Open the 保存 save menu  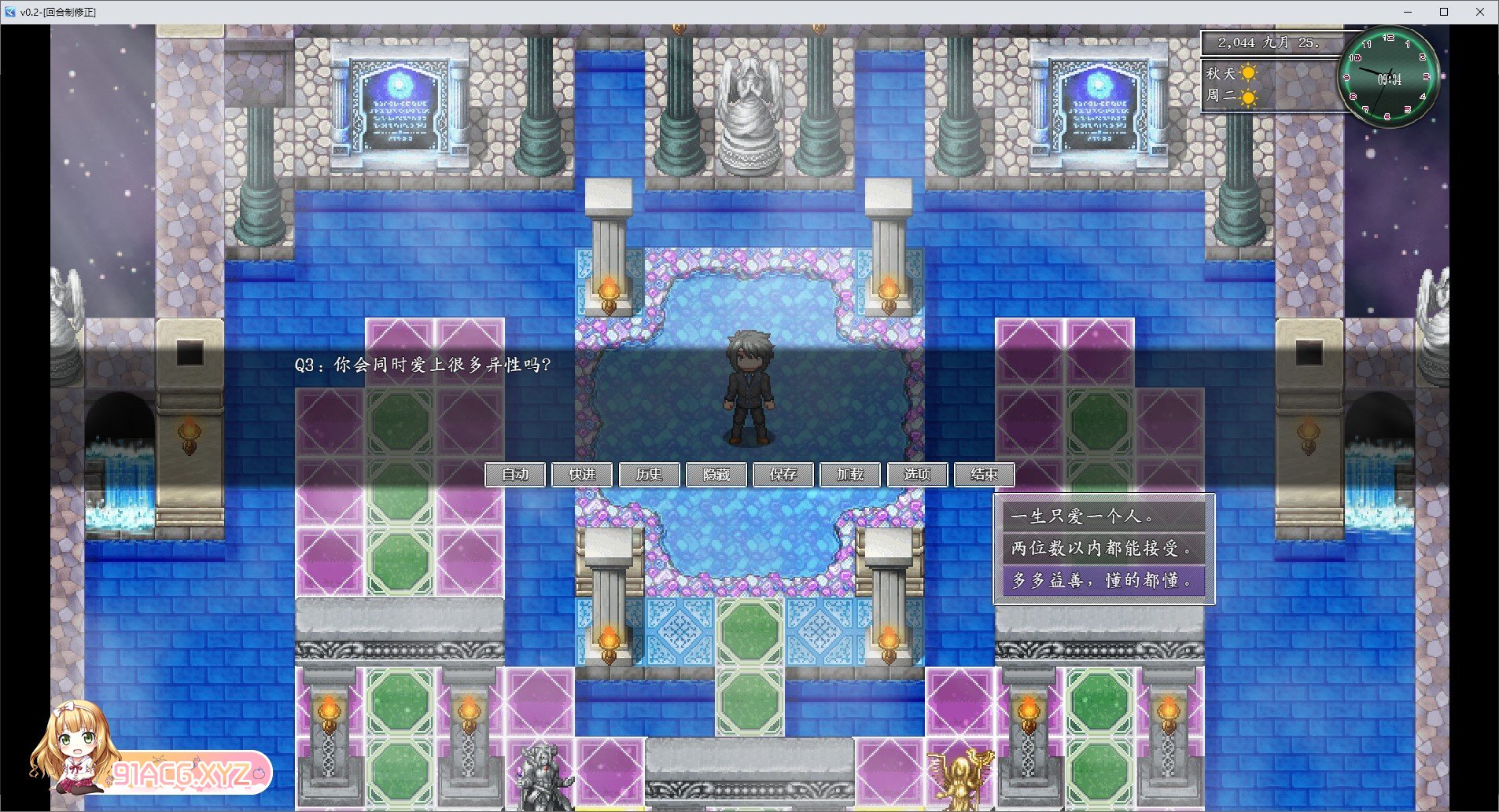pos(783,475)
